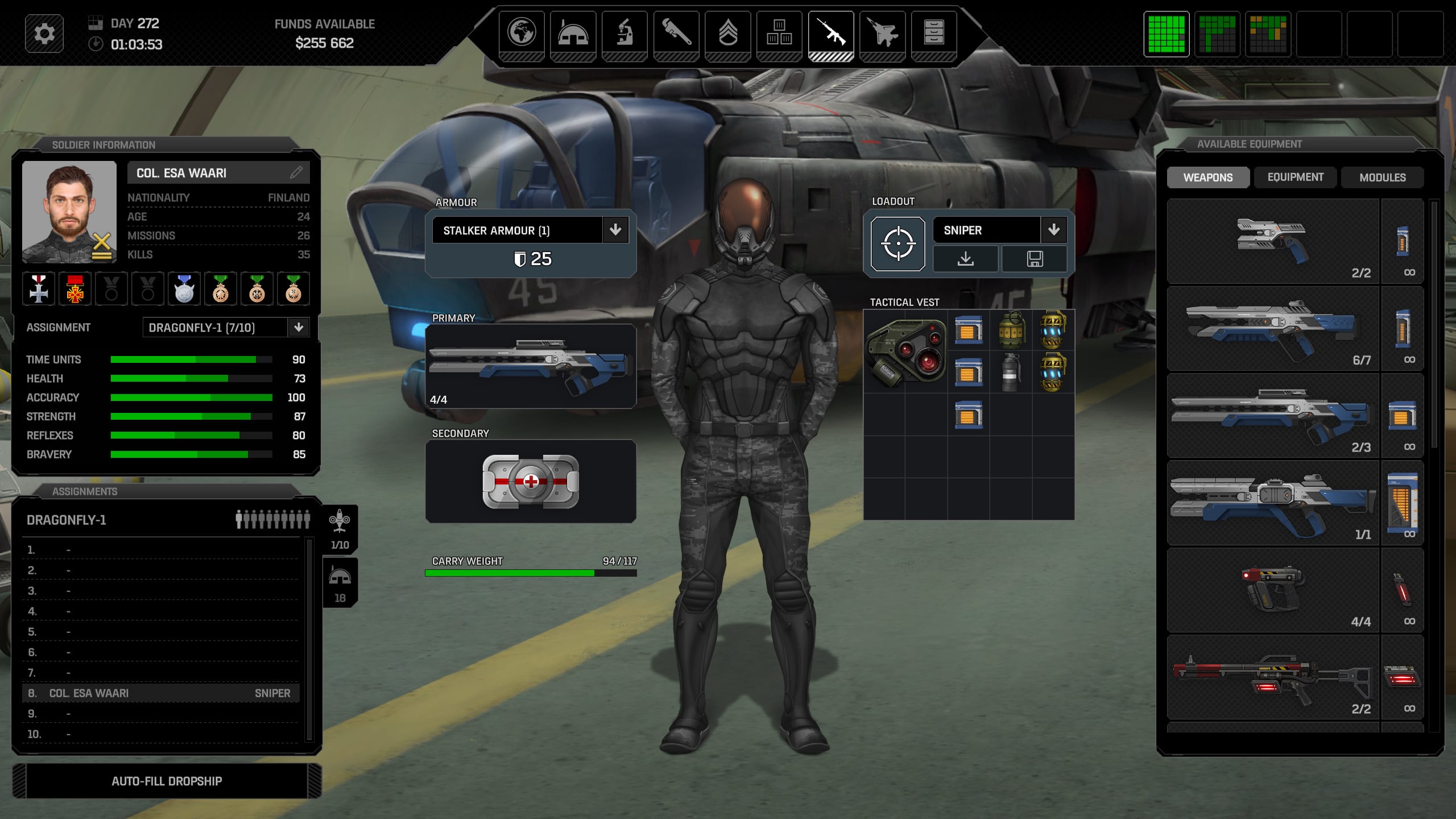
Task: Rename soldier with the pencil icon
Action: pyautogui.click(x=296, y=172)
